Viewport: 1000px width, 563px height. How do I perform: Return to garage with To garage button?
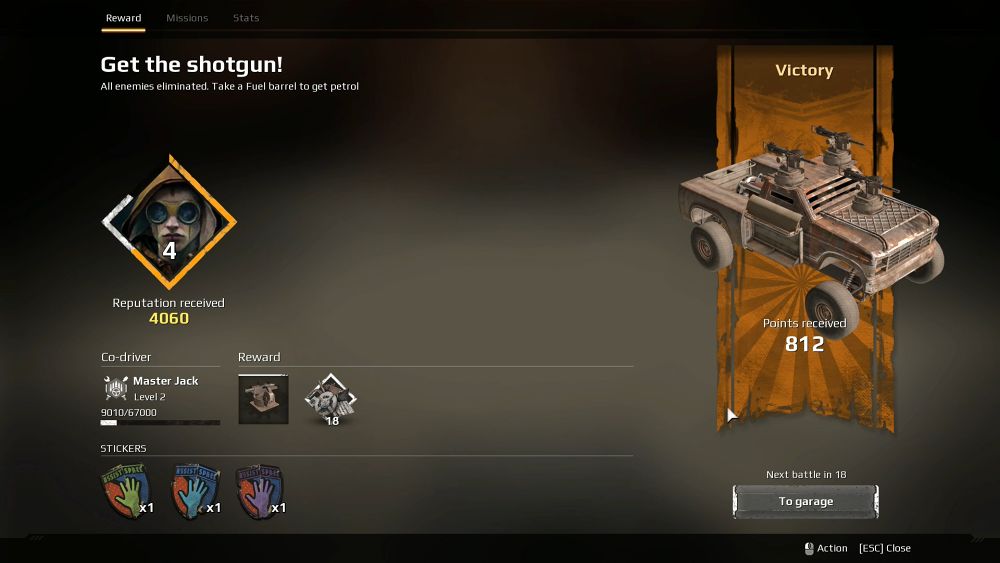[x=805, y=502]
